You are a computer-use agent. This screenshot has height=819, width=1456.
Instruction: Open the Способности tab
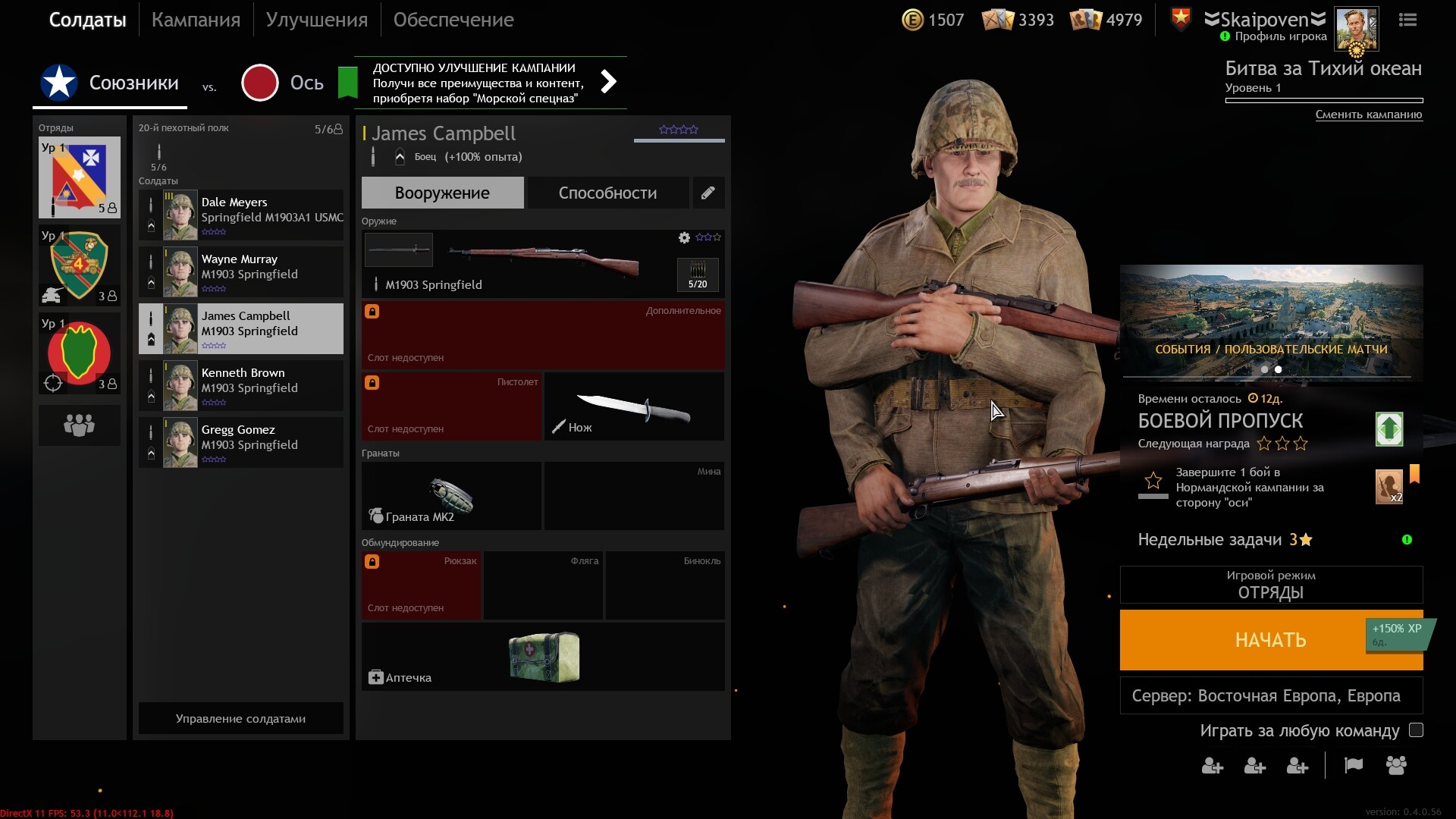coord(607,193)
